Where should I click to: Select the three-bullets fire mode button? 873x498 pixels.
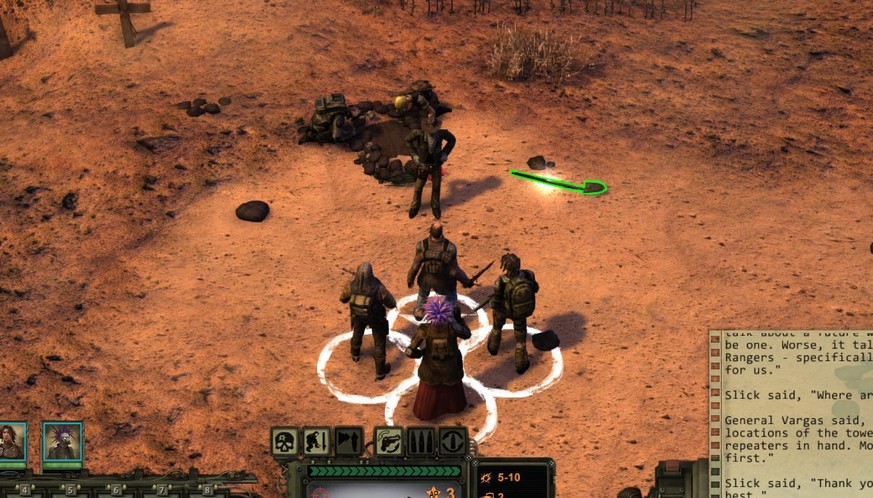point(420,441)
